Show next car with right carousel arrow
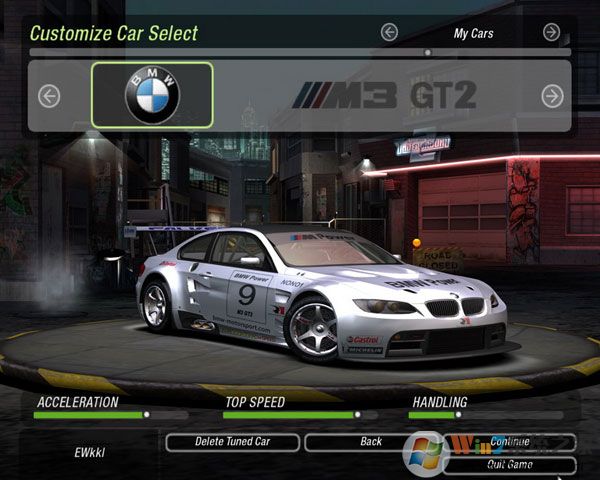Screen dimensions: 600x480 click(552, 96)
